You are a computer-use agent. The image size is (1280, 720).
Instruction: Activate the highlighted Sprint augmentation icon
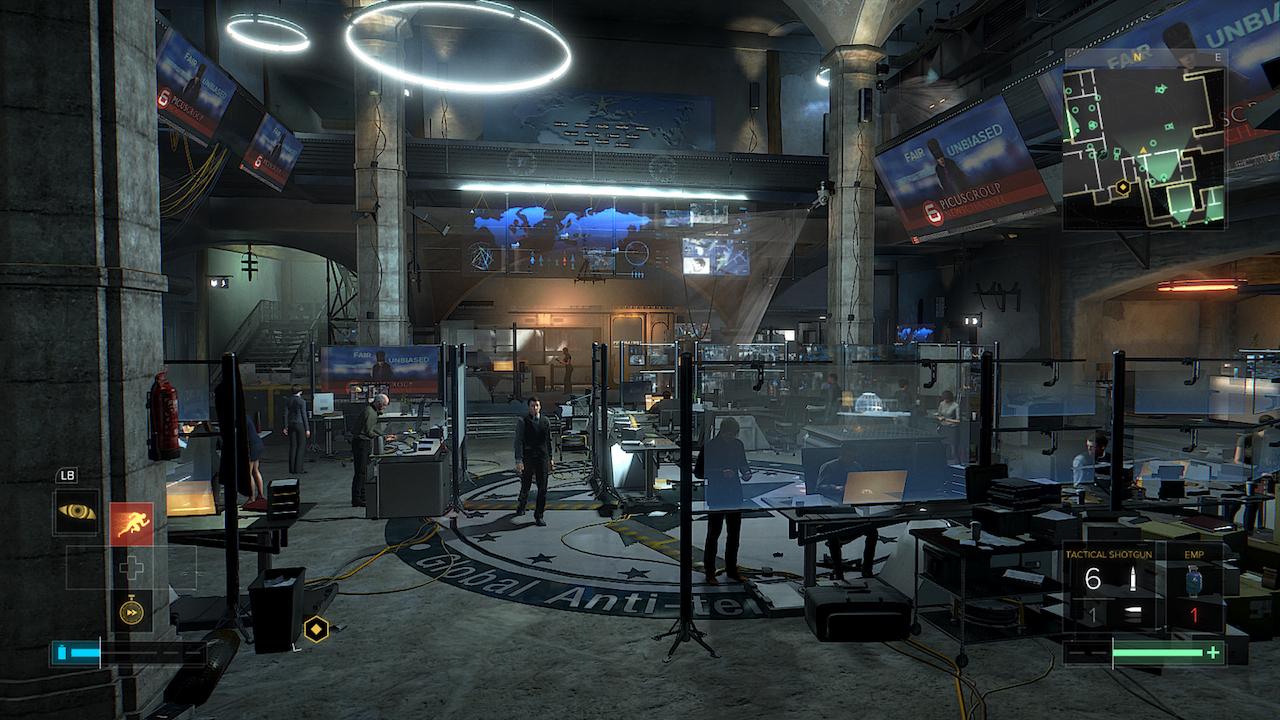tap(132, 520)
